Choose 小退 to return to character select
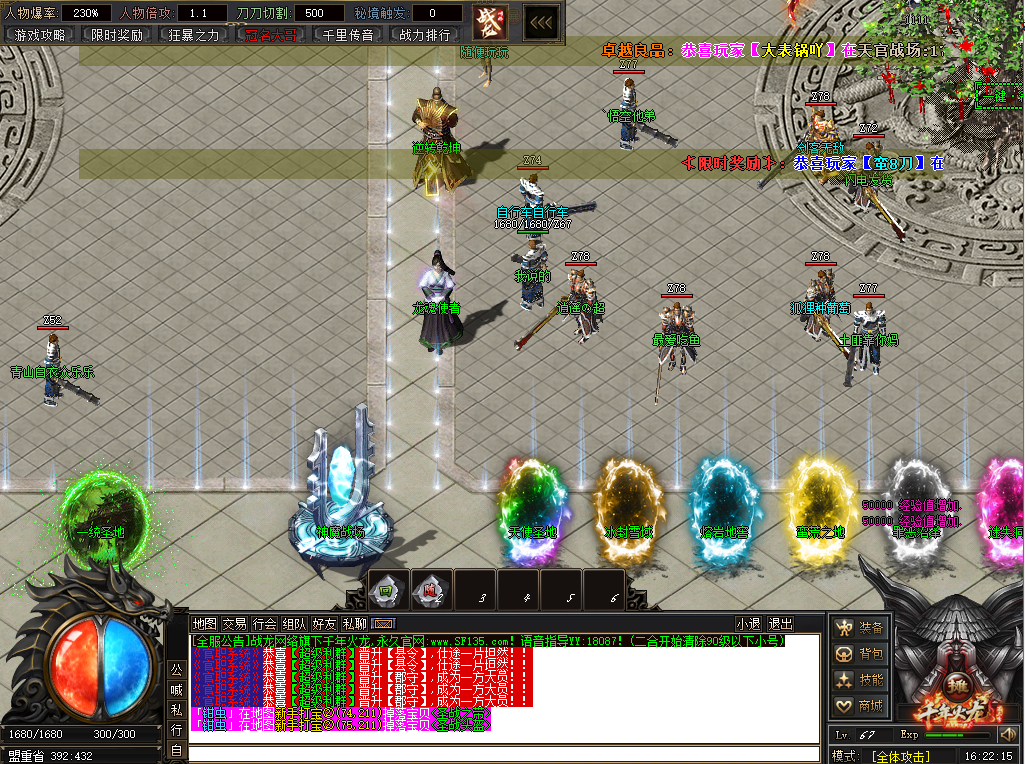 click(748, 624)
